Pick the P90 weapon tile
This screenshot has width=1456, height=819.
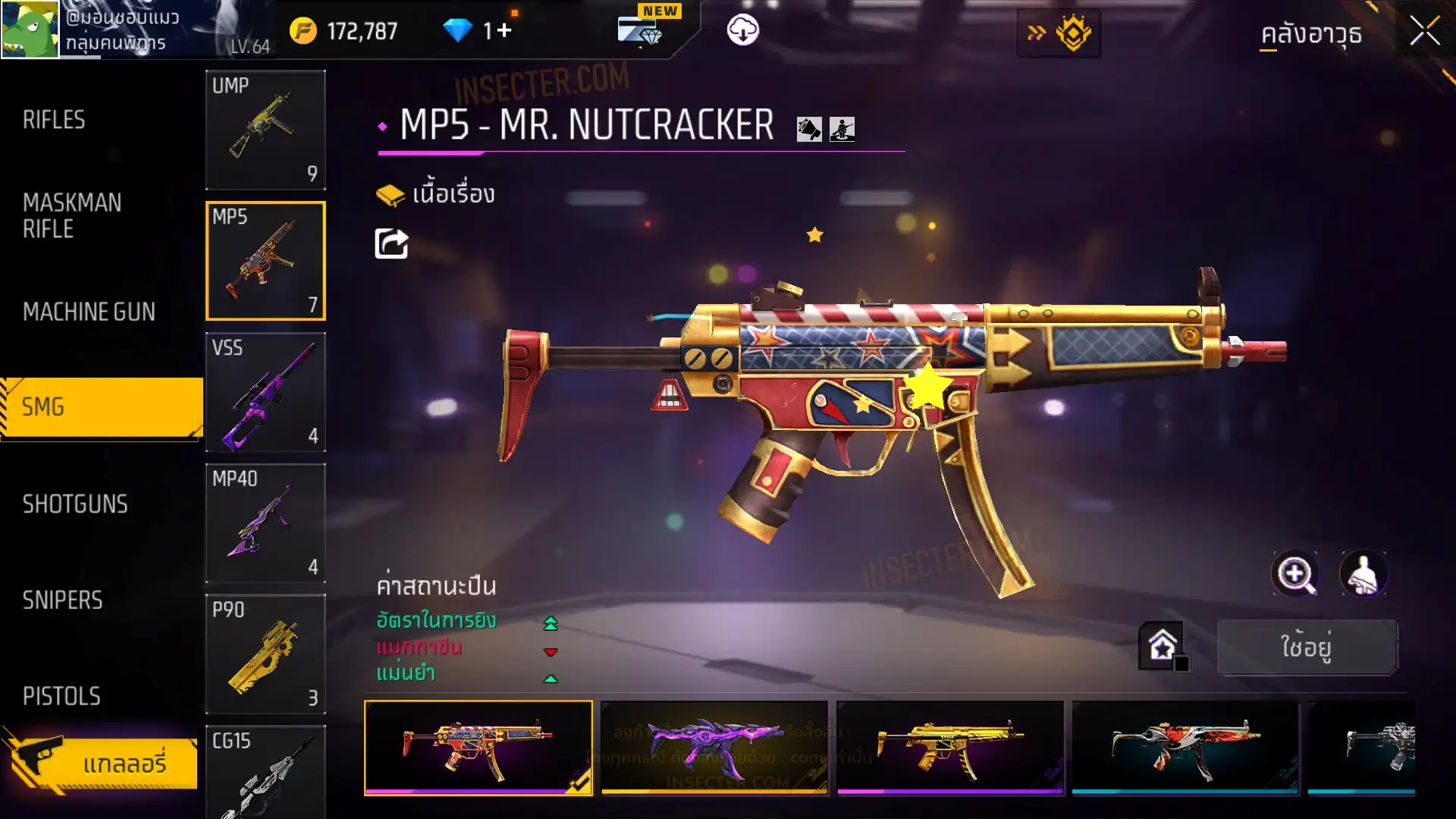tap(265, 654)
